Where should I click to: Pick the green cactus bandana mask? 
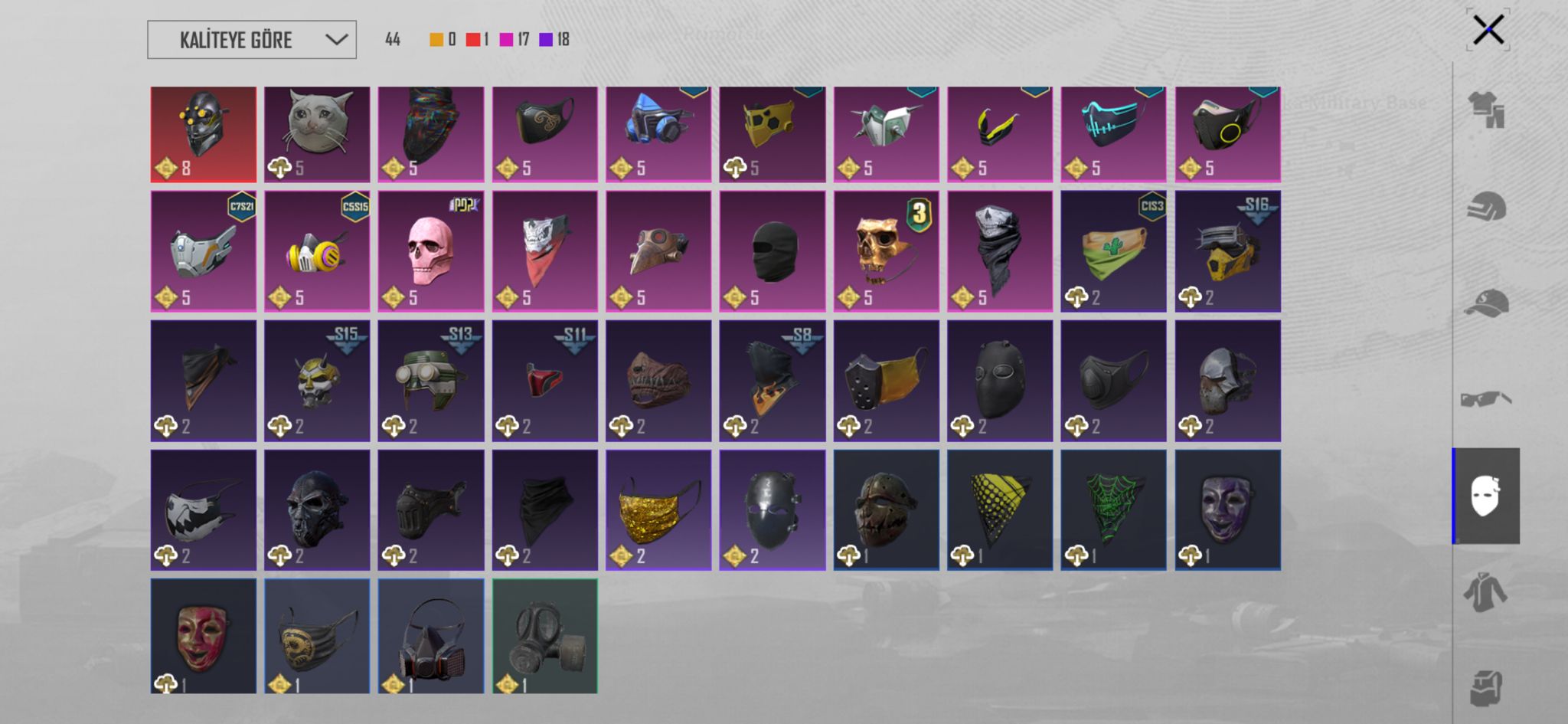coord(1113,251)
